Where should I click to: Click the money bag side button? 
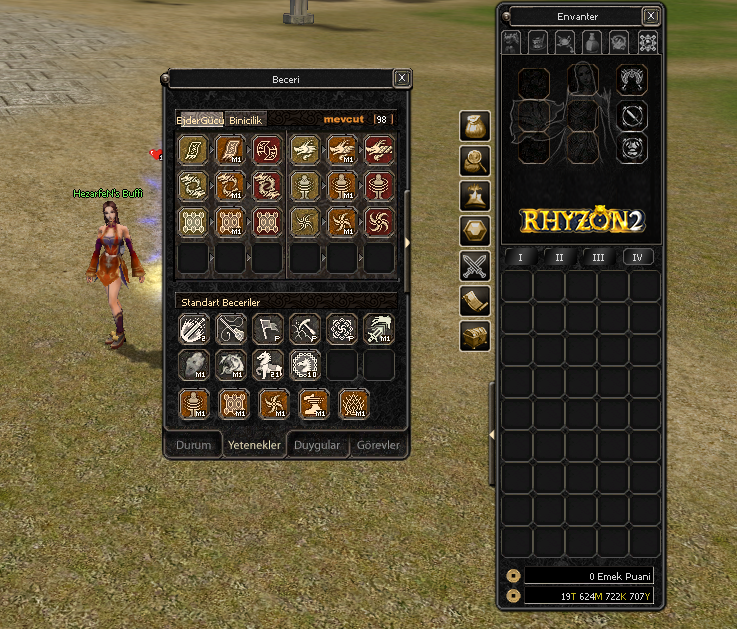(x=475, y=125)
